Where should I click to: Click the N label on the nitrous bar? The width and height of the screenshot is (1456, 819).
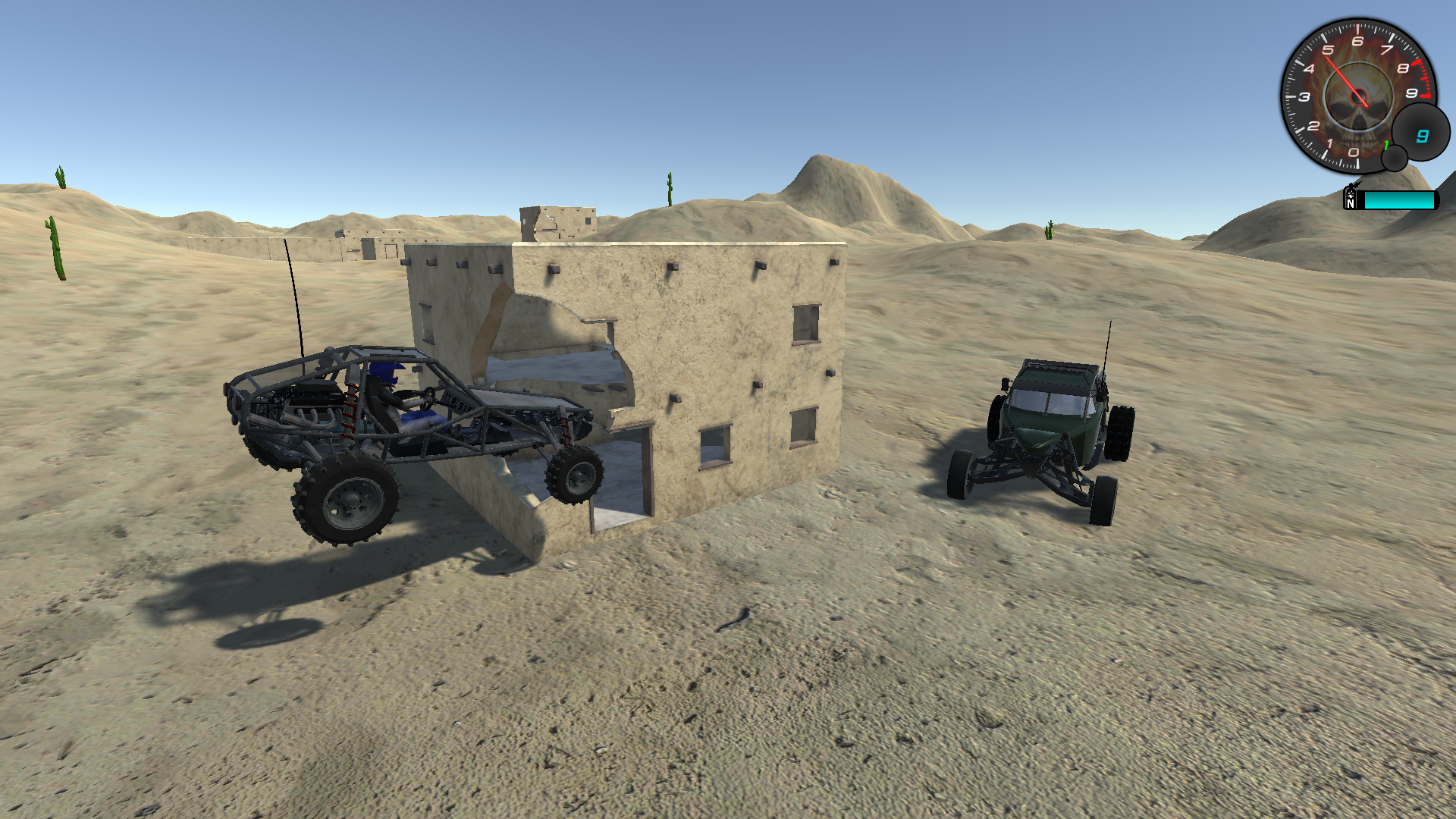tap(1351, 203)
